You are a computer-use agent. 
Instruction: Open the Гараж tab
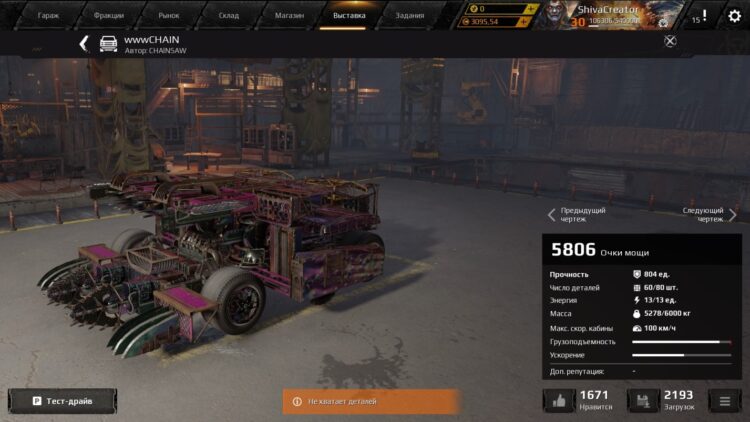click(48, 15)
